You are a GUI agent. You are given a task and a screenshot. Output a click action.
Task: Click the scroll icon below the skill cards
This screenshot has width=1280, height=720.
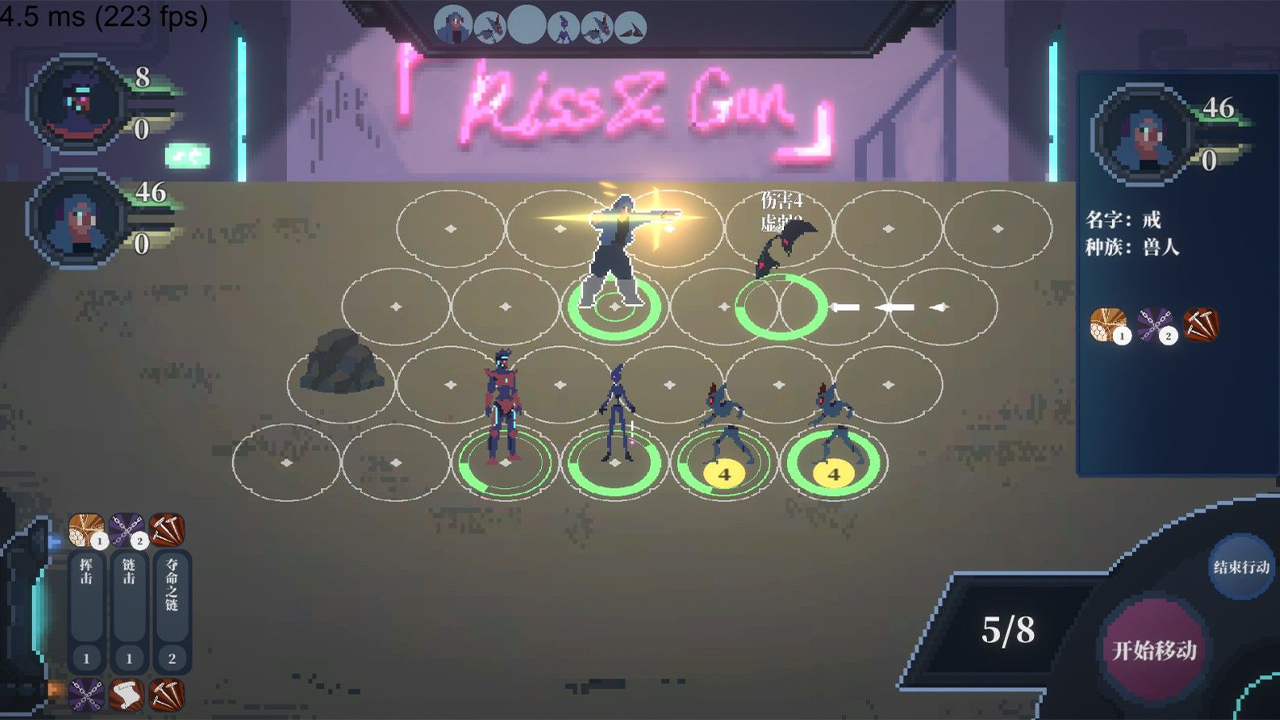click(x=127, y=694)
